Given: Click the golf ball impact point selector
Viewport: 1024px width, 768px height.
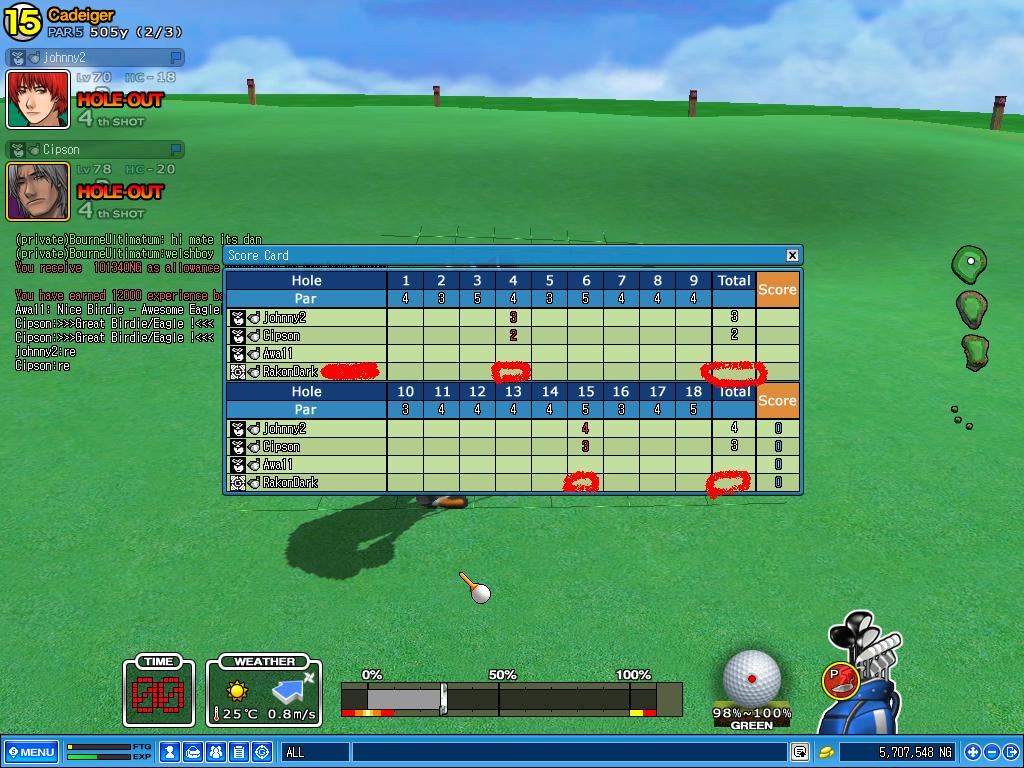Looking at the screenshot, I should click(x=751, y=676).
